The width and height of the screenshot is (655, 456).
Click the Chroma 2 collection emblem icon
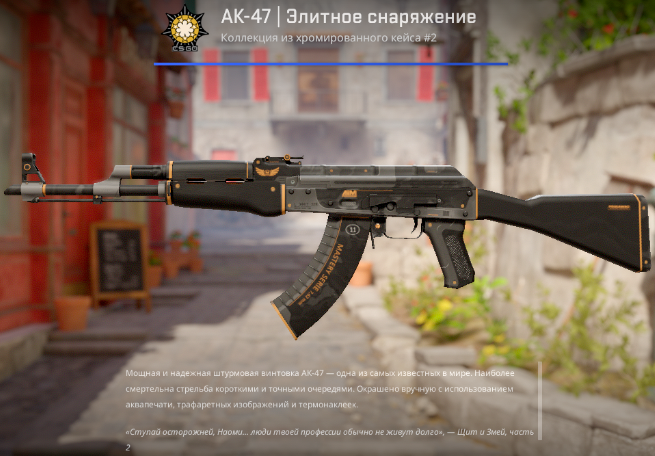tap(183, 28)
